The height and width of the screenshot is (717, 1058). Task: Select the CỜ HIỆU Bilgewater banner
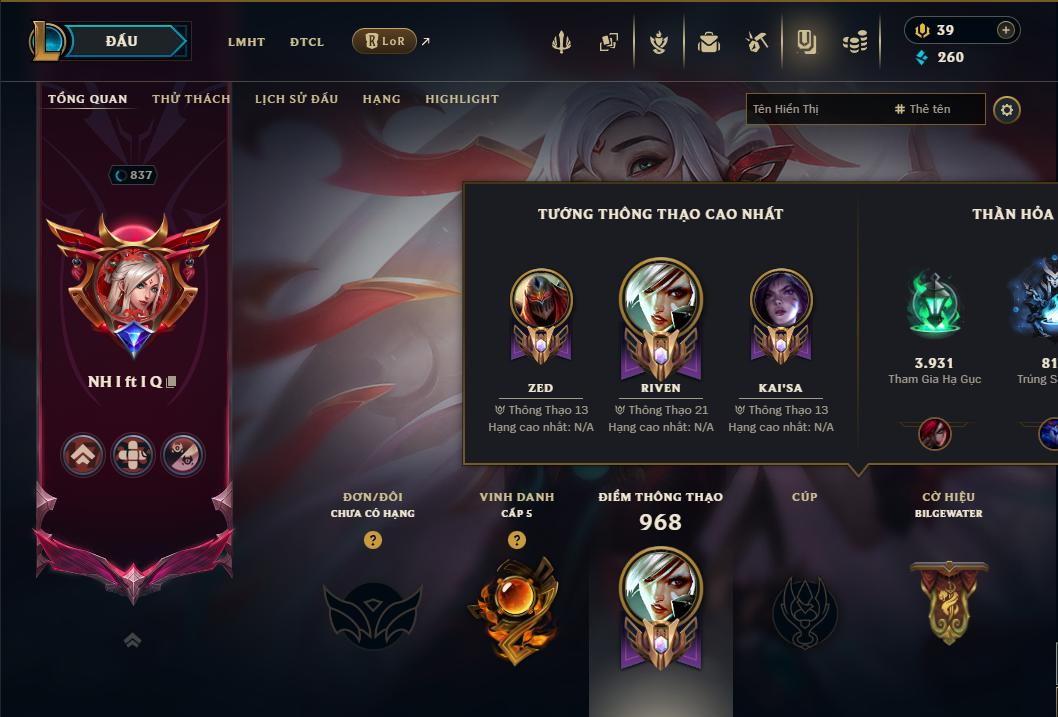(x=948, y=600)
